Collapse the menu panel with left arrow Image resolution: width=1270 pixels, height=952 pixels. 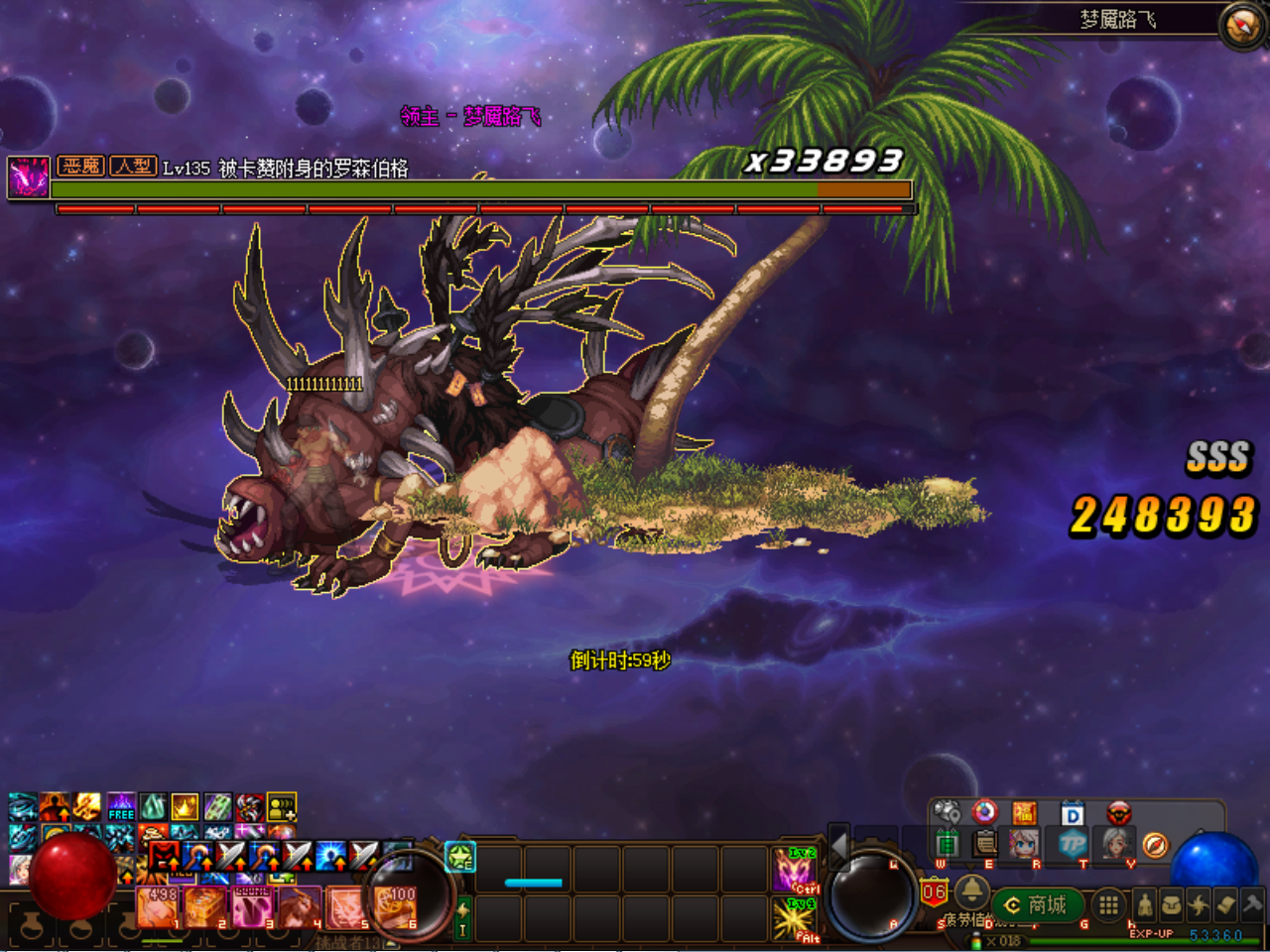click(x=838, y=845)
